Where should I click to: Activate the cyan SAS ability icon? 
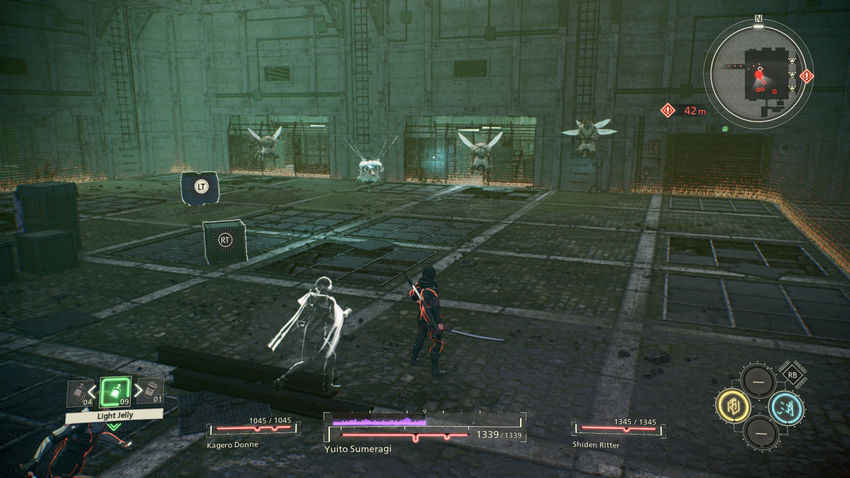(x=787, y=407)
